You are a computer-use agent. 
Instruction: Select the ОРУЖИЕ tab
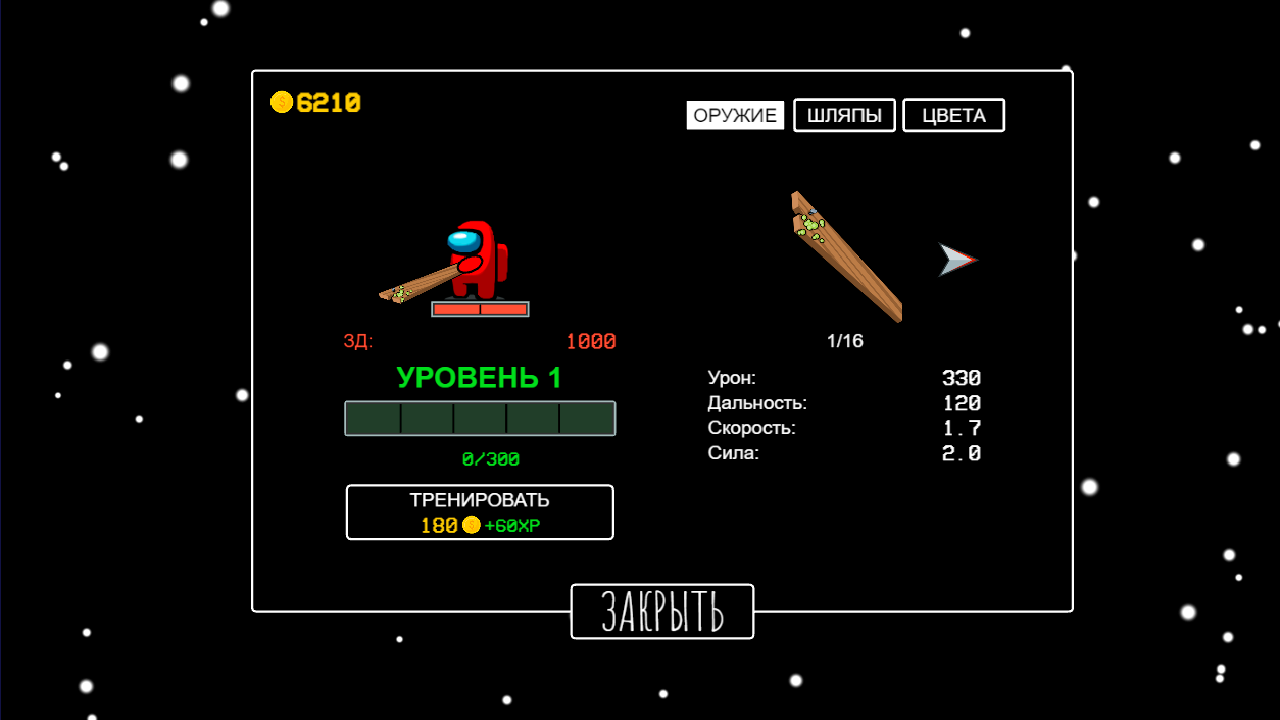(735, 115)
